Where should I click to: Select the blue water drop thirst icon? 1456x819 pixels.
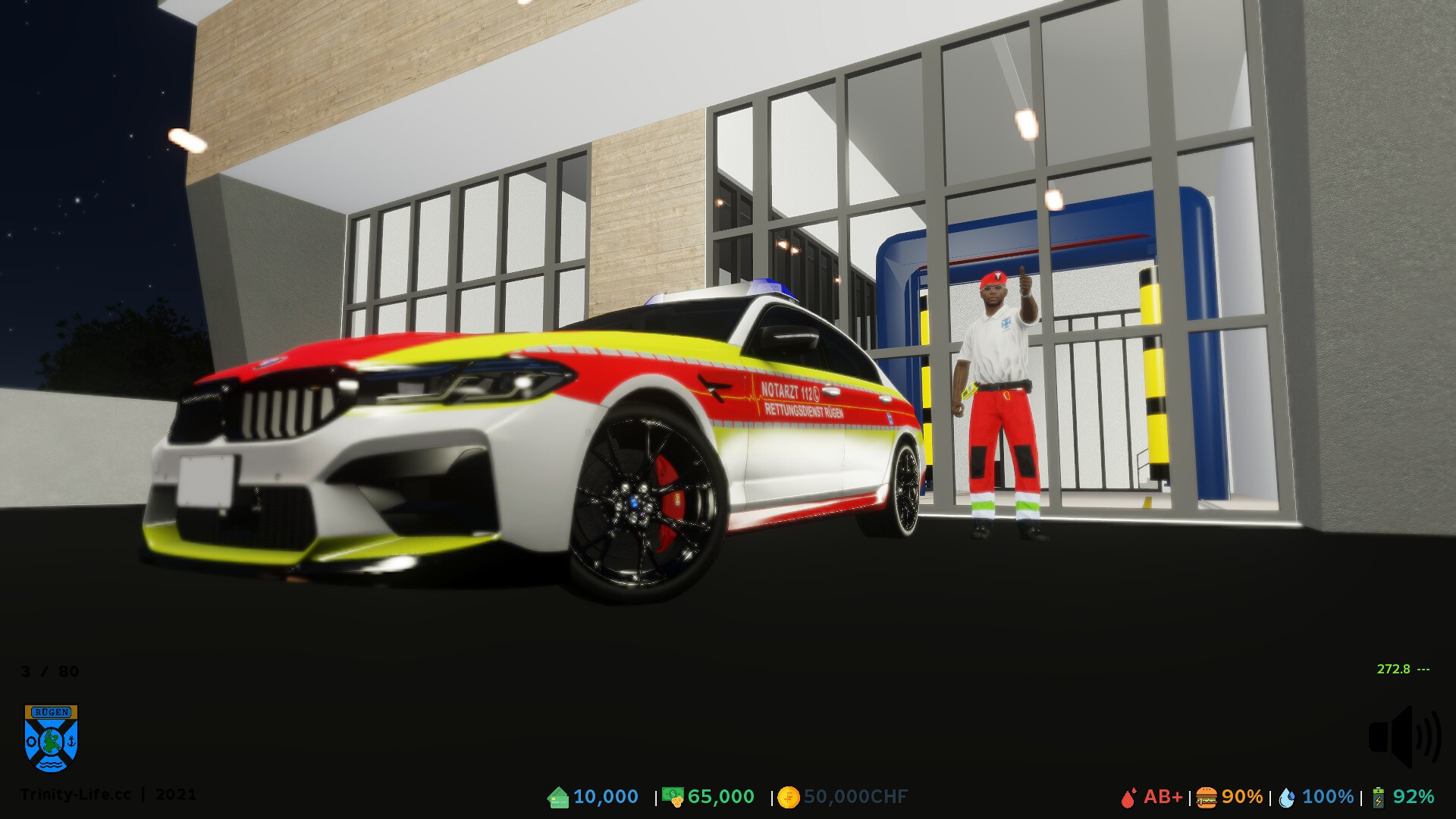click(x=1286, y=798)
